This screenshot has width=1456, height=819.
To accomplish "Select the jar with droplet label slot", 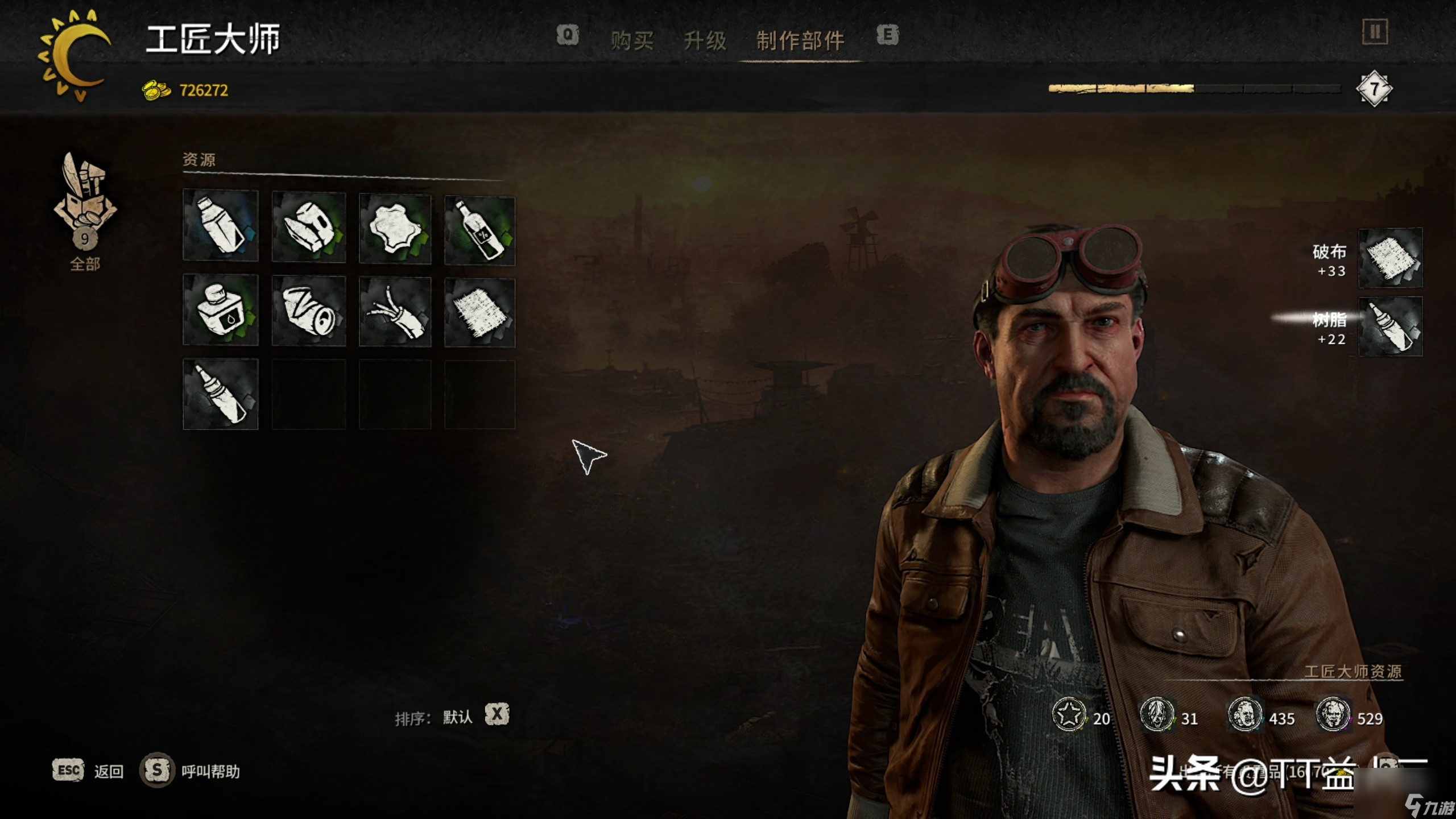I will (x=221, y=310).
